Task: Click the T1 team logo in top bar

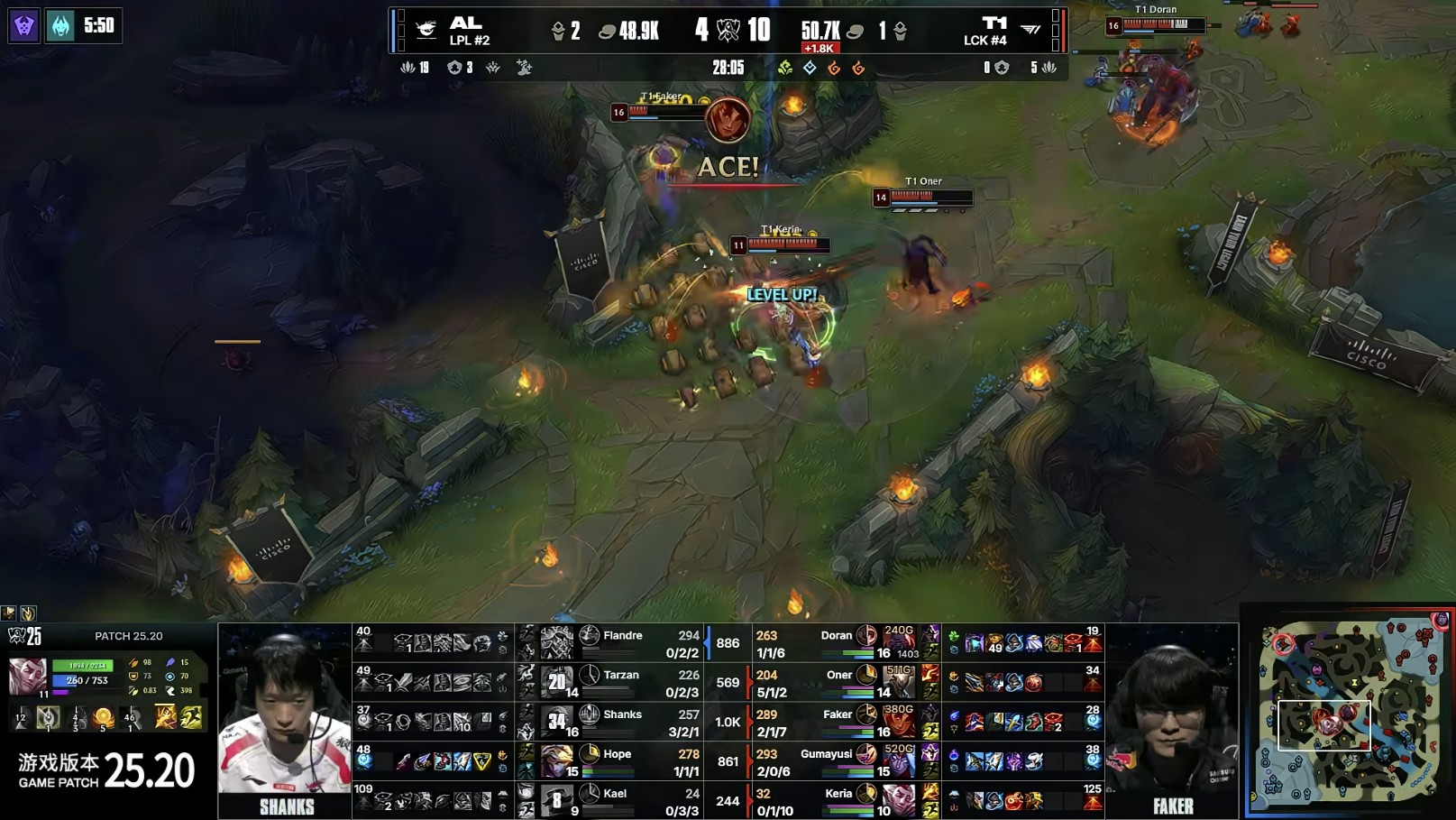Action: point(1030,30)
